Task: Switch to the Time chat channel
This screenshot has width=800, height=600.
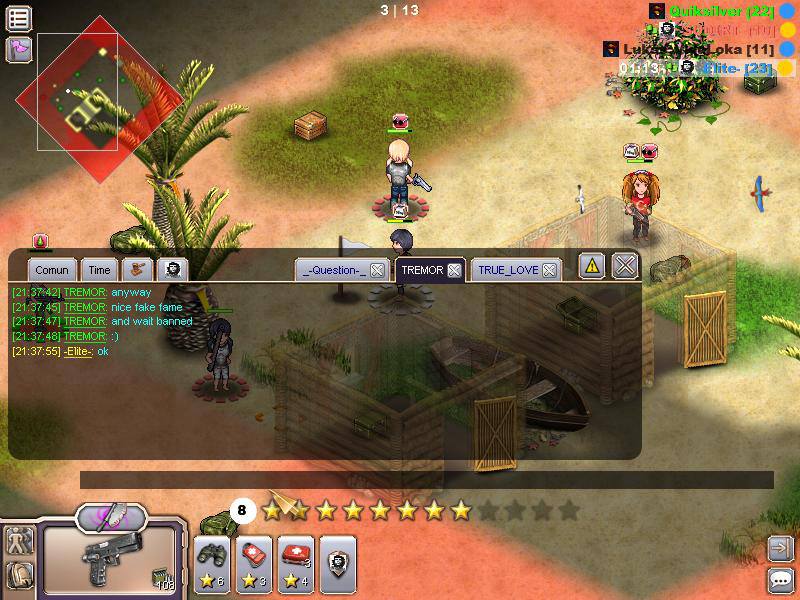Action: [x=99, y=270]
